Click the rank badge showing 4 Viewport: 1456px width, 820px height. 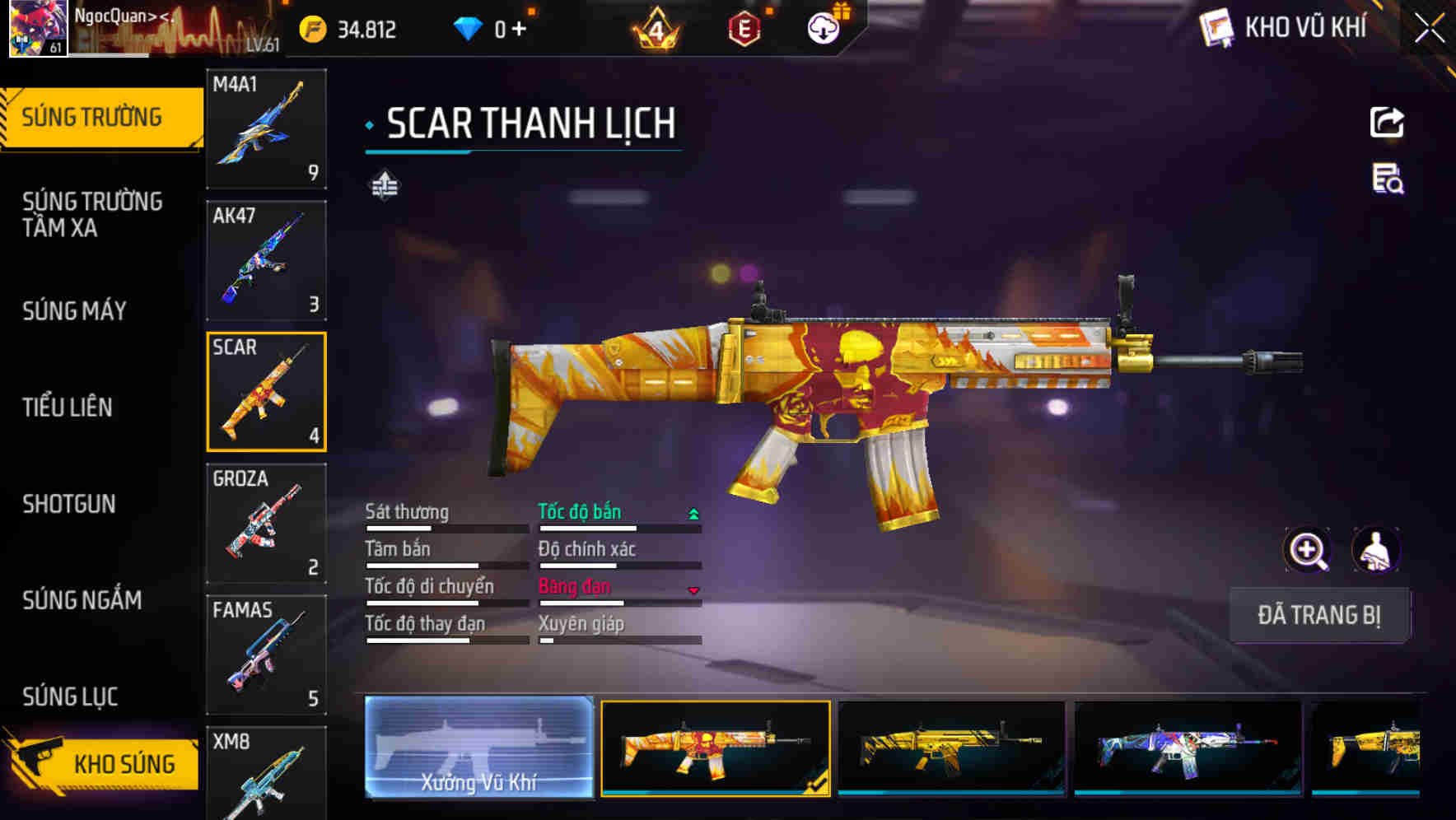[x=655, y=29]
